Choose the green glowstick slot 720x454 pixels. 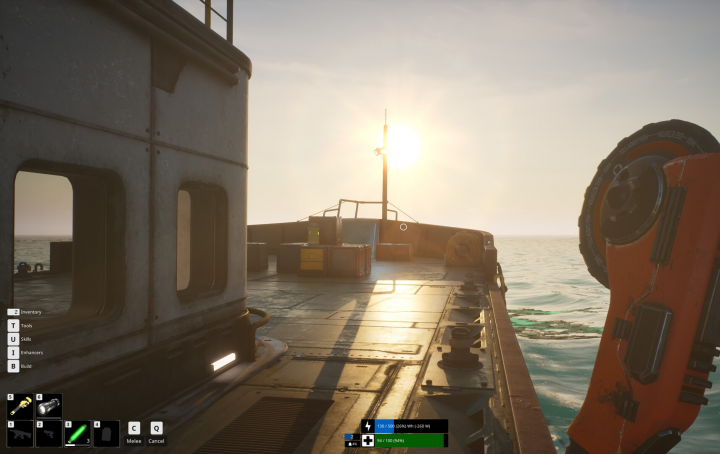pos(78,433)
